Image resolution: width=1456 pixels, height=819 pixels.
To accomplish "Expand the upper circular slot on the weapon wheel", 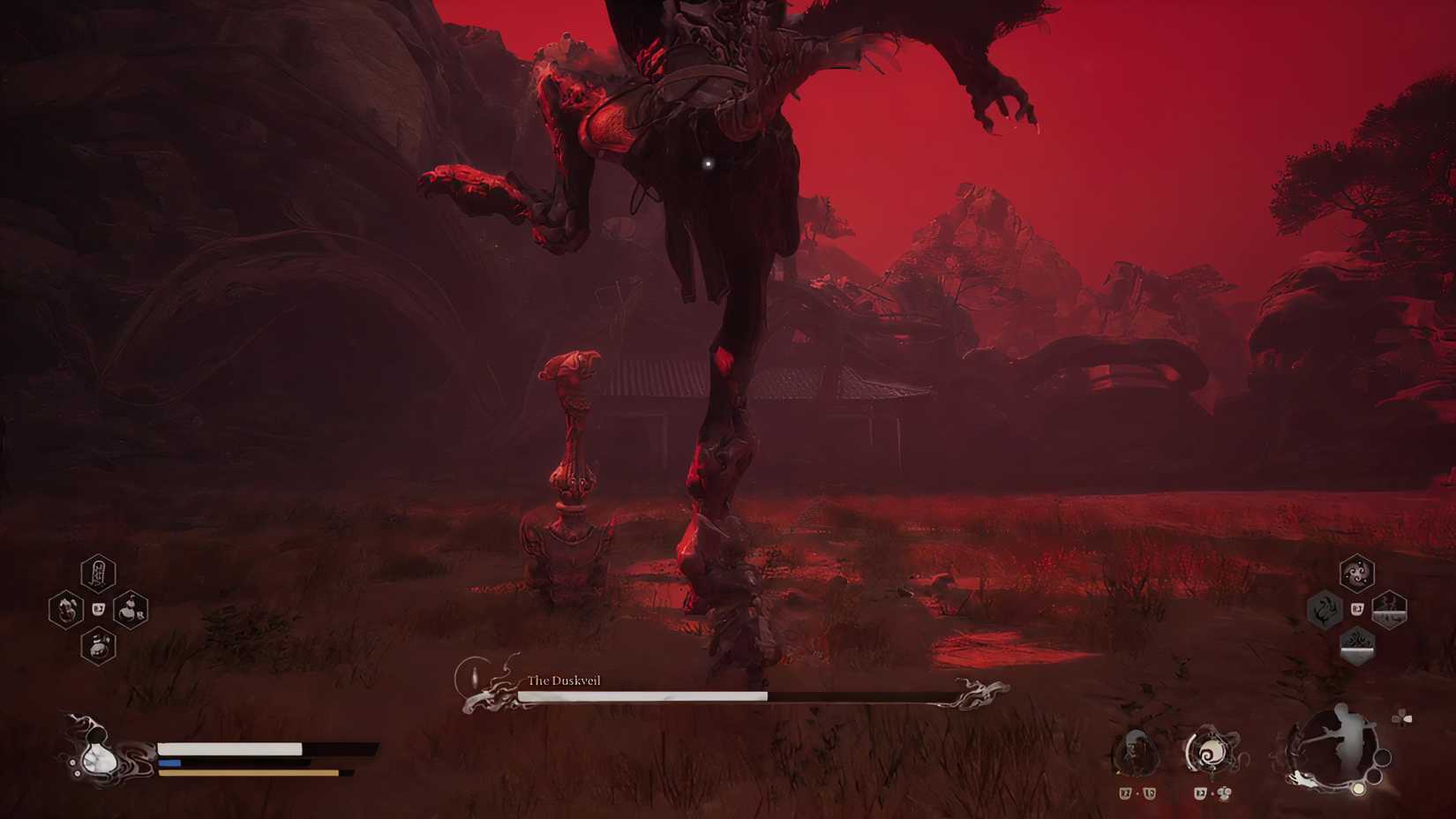I will 1382,757.
